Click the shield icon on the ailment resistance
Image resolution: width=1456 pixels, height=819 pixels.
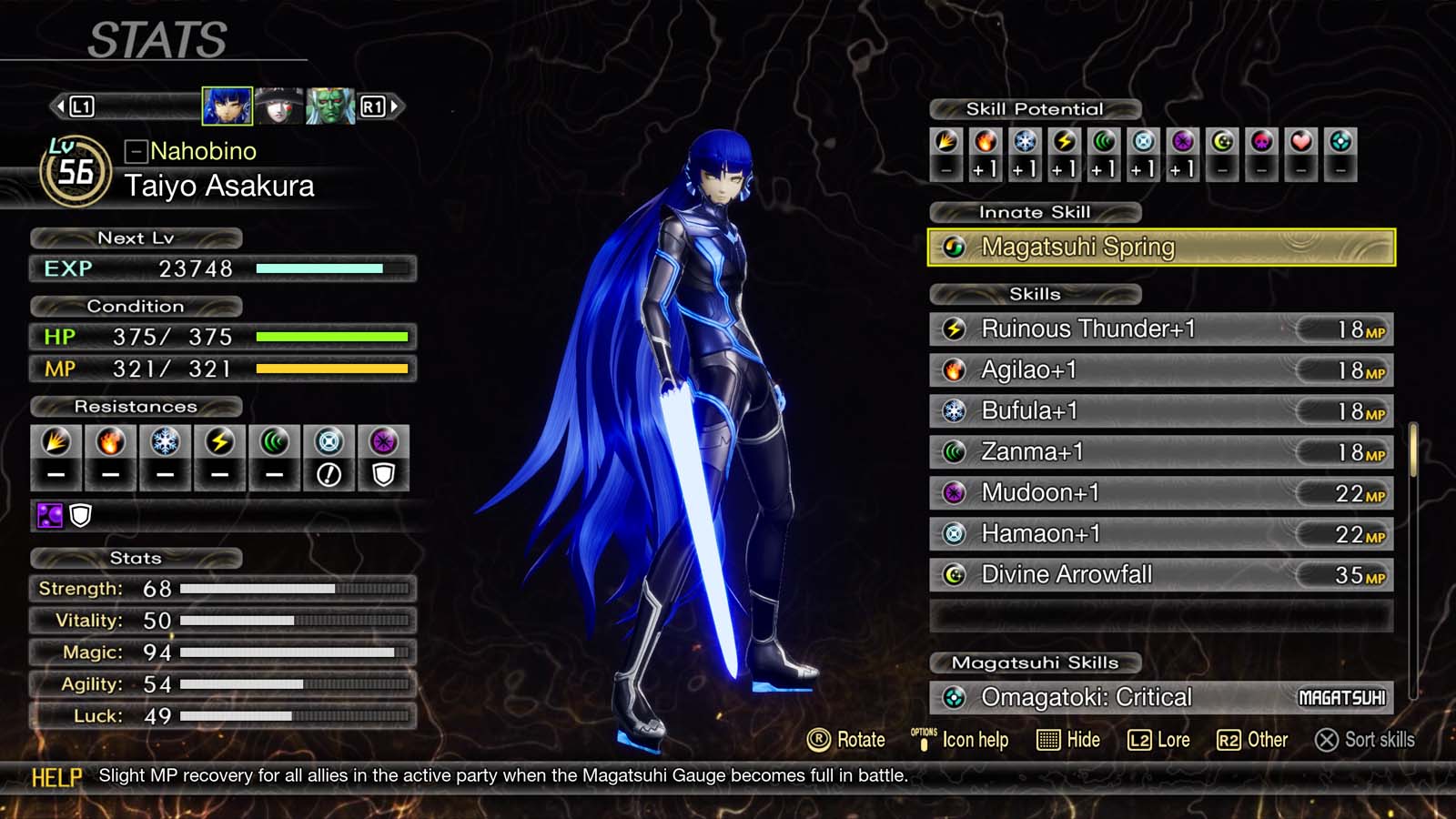[x=80, y=516]
